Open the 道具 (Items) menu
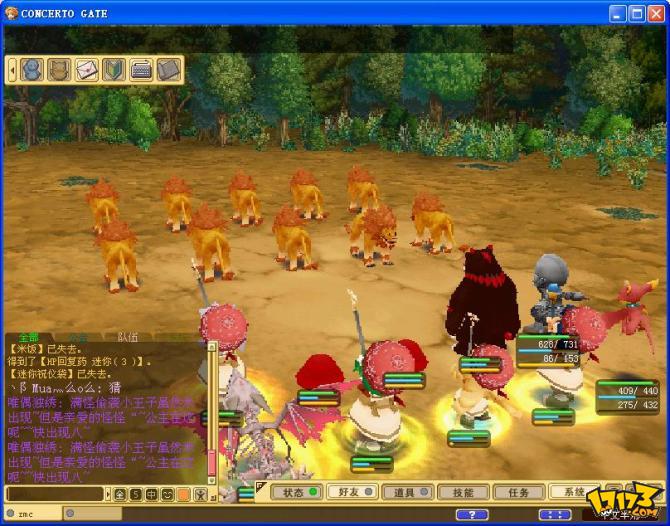The width and height of the screenshot is (670, 526). (405, 492)
